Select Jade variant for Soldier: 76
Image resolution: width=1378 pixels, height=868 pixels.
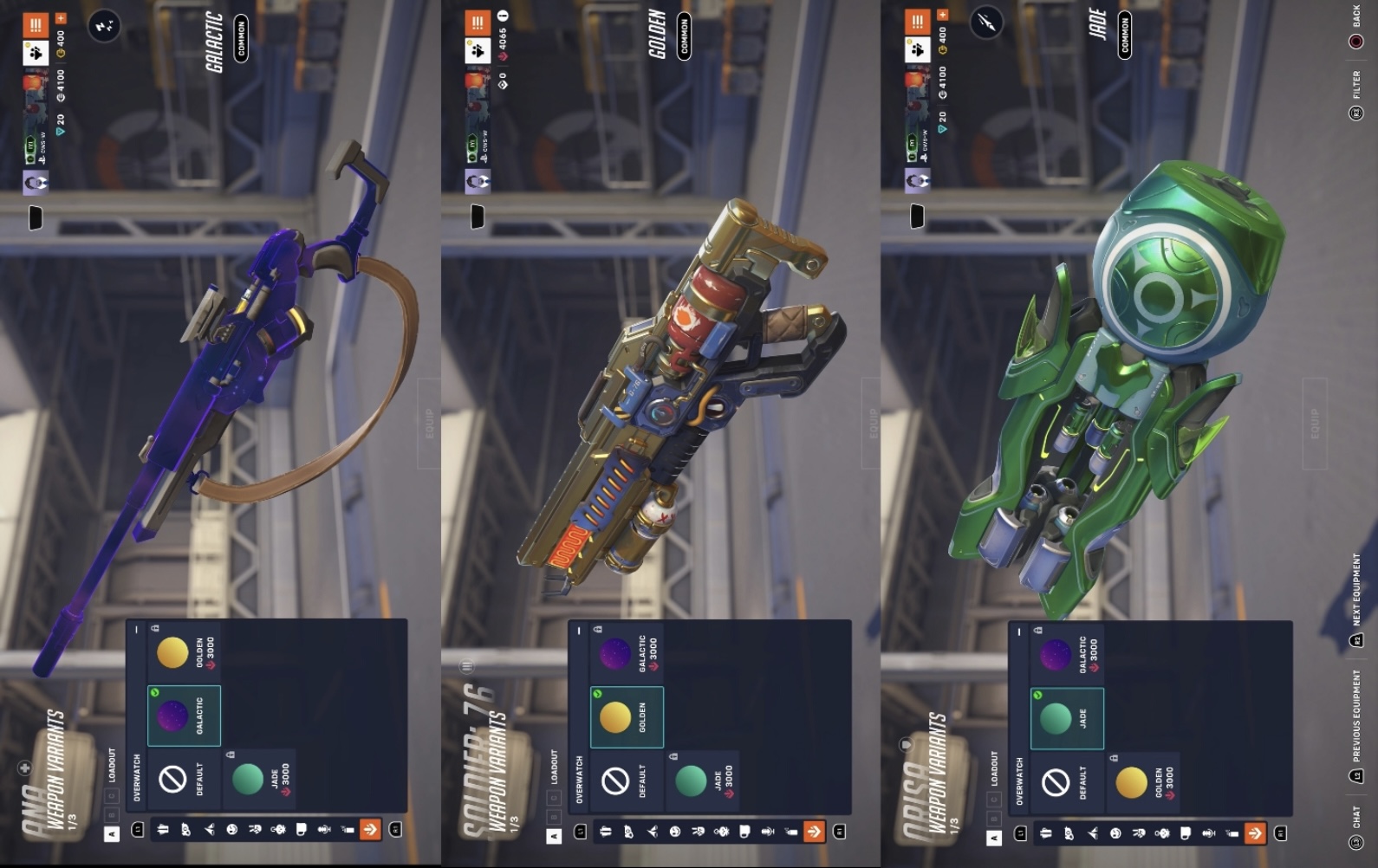(700, 781)
